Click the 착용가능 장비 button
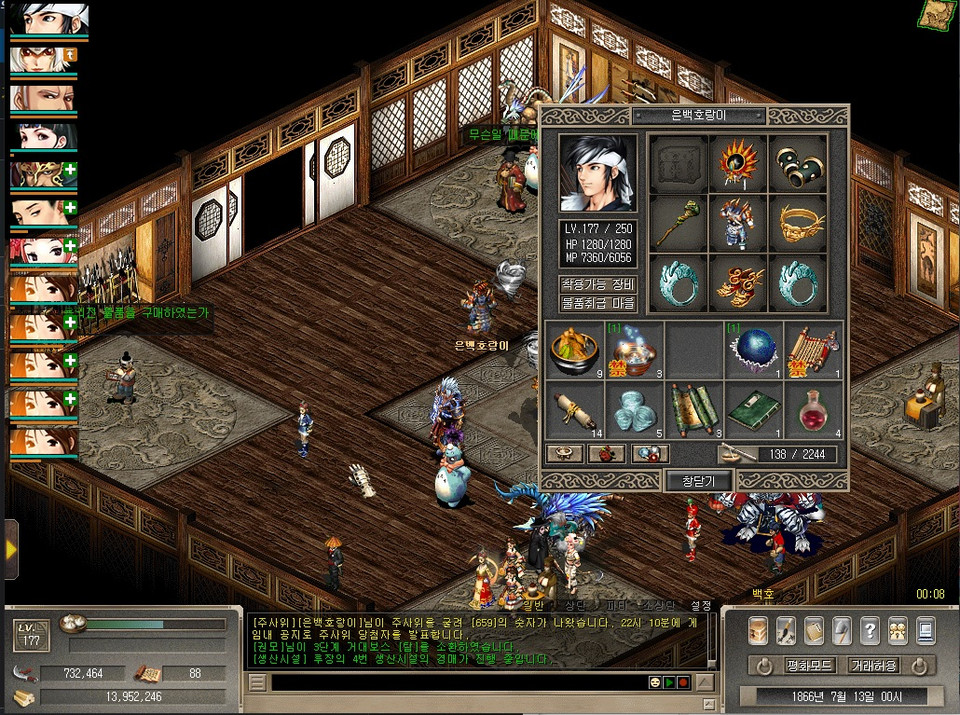 (598, 284)
